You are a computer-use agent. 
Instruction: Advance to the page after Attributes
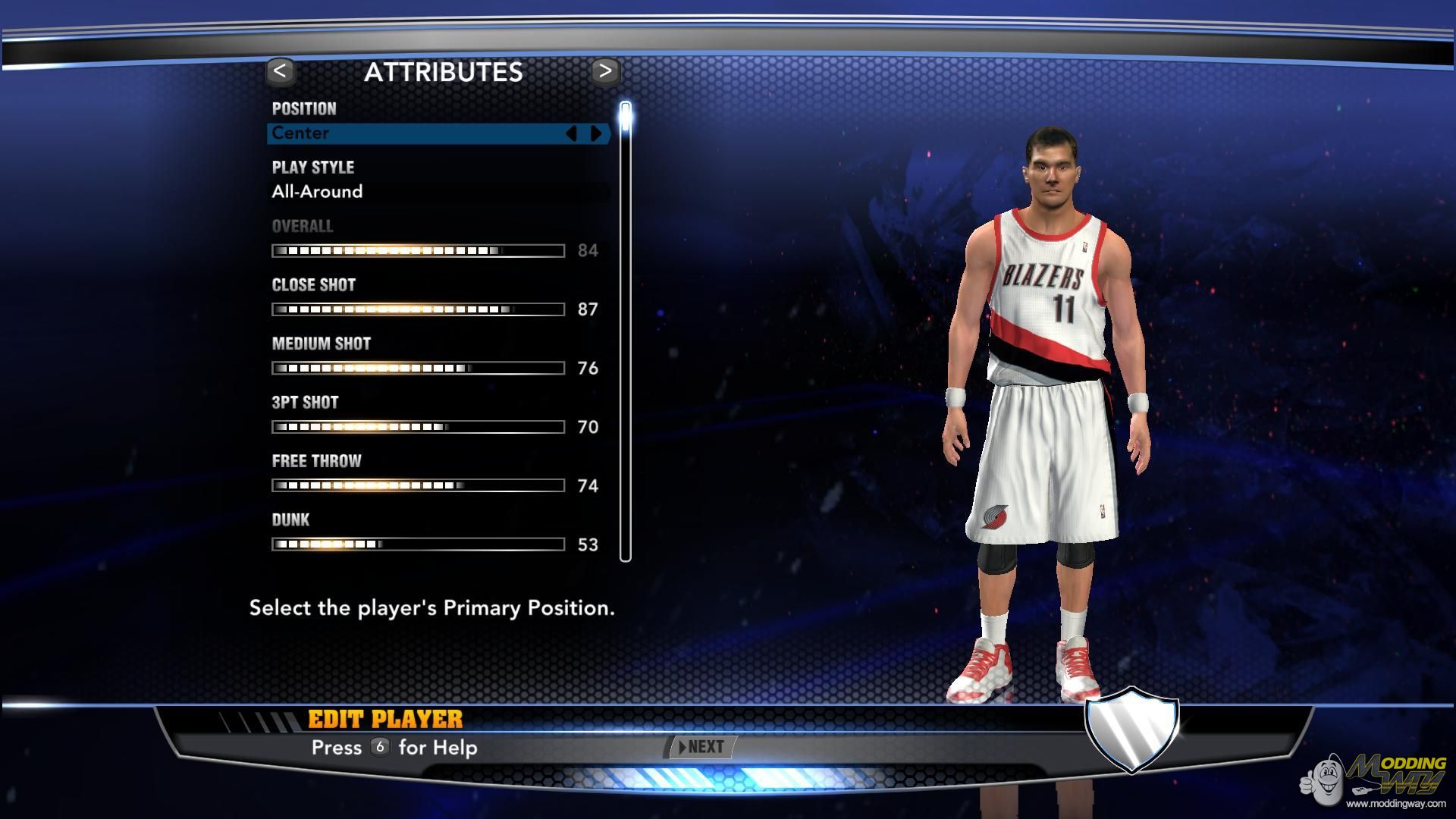click(x=605, y=72)
